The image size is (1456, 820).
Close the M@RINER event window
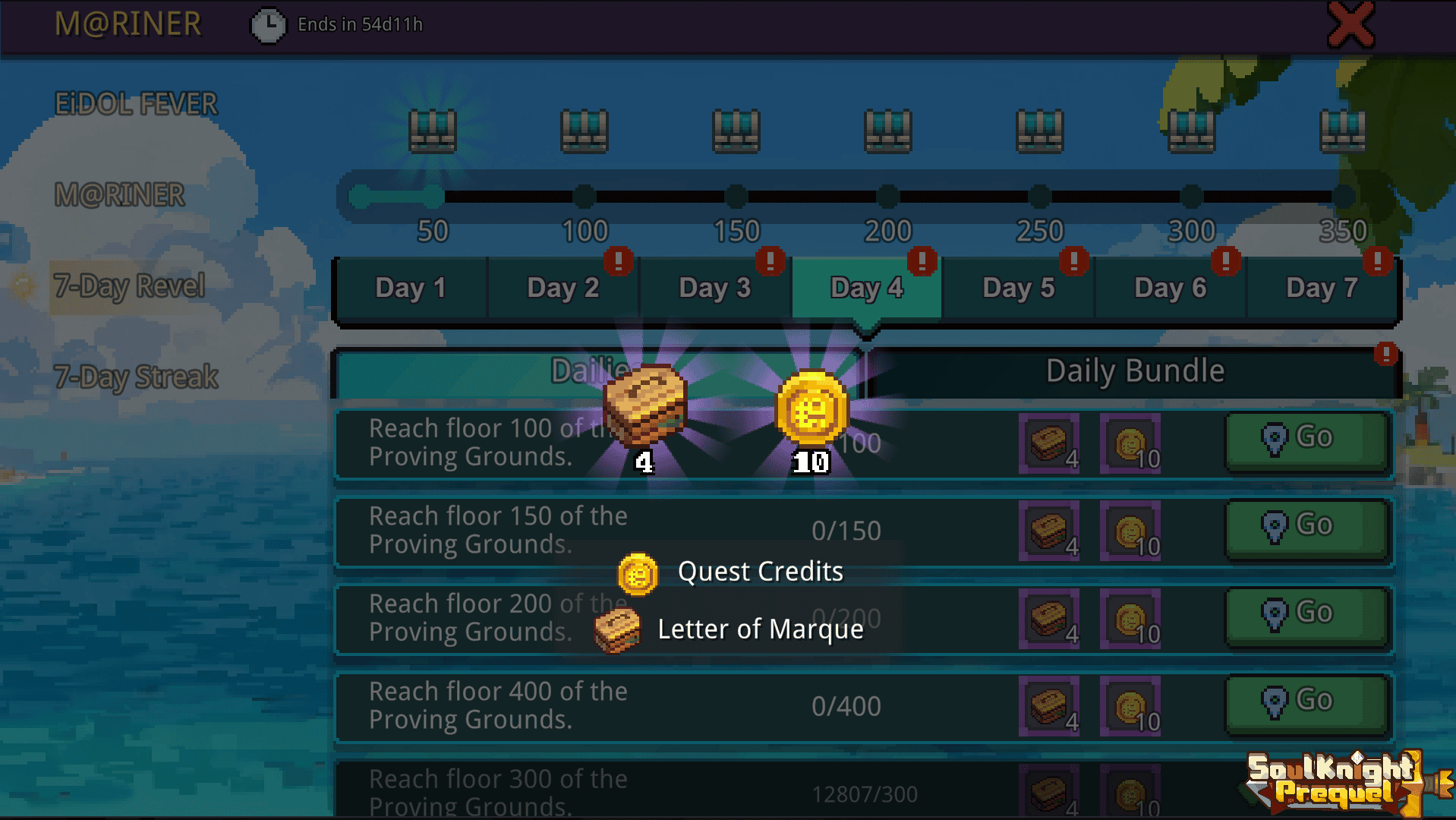click(x=1350, y=25)
